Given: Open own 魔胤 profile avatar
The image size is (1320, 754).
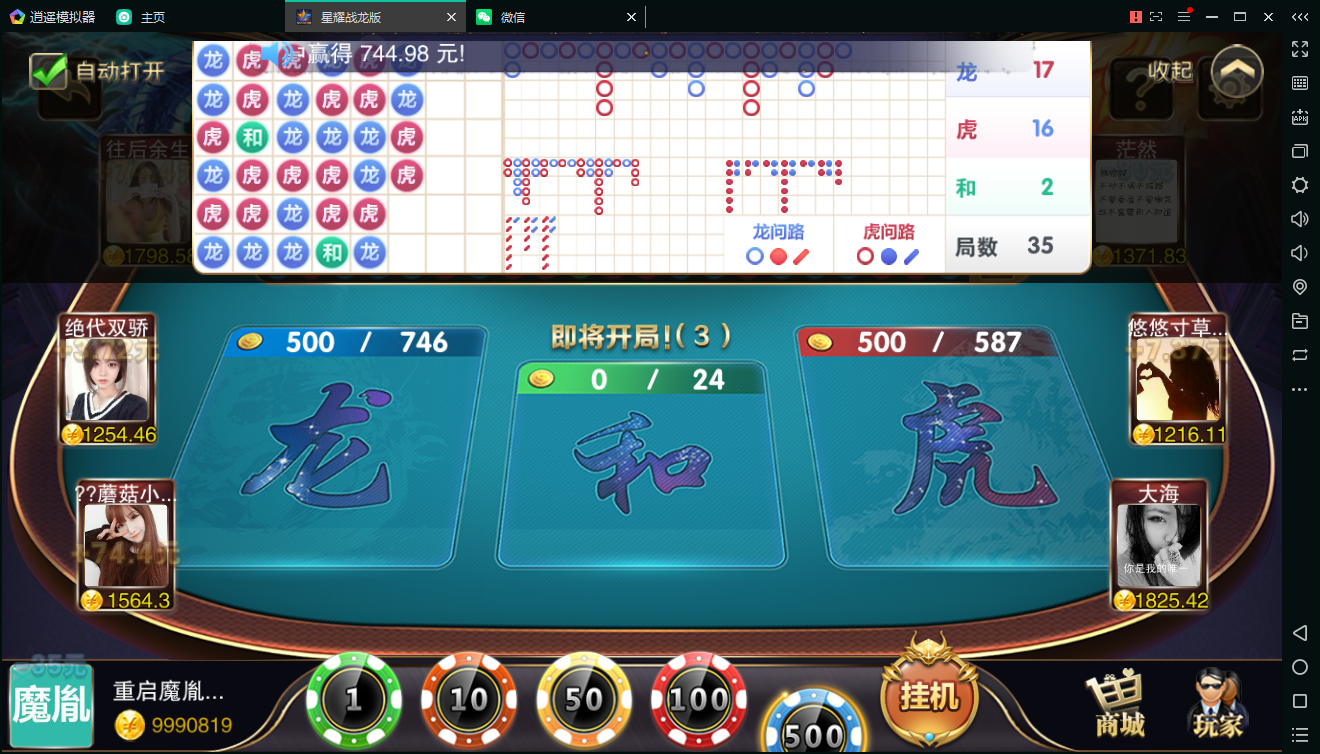Looking at the screenshot, I should [x=51, y=706].
